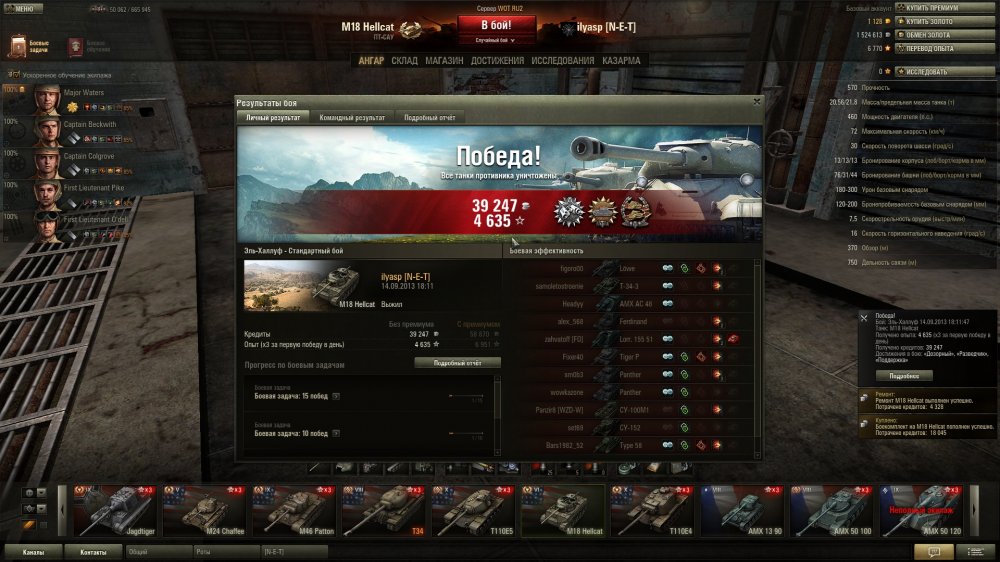Start battle with the В бой! button
Viewport: 1000px width, 562px height.
(490, 25)
